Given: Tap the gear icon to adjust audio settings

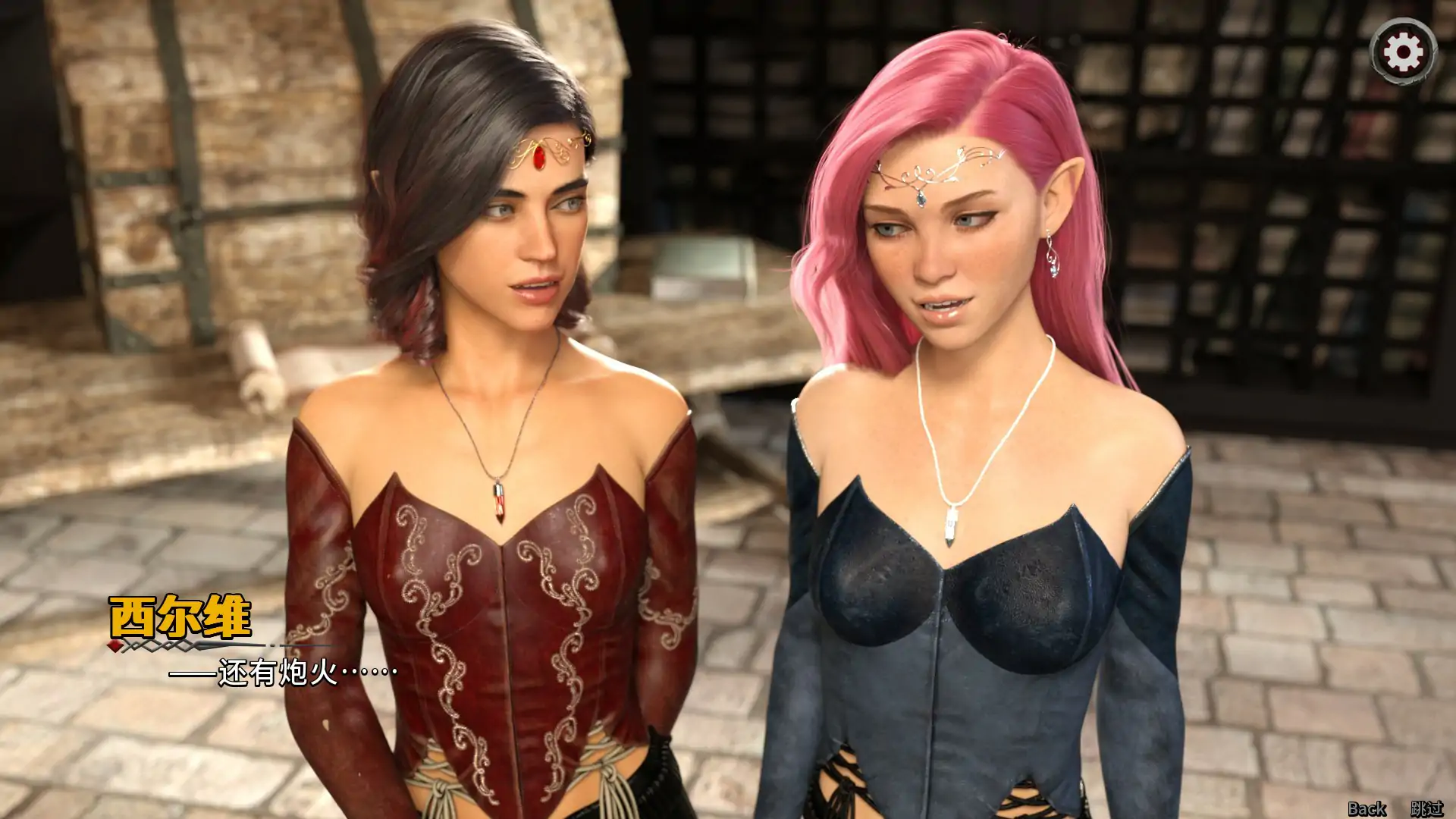Looking at the screenshot, I should [1402, 52].
